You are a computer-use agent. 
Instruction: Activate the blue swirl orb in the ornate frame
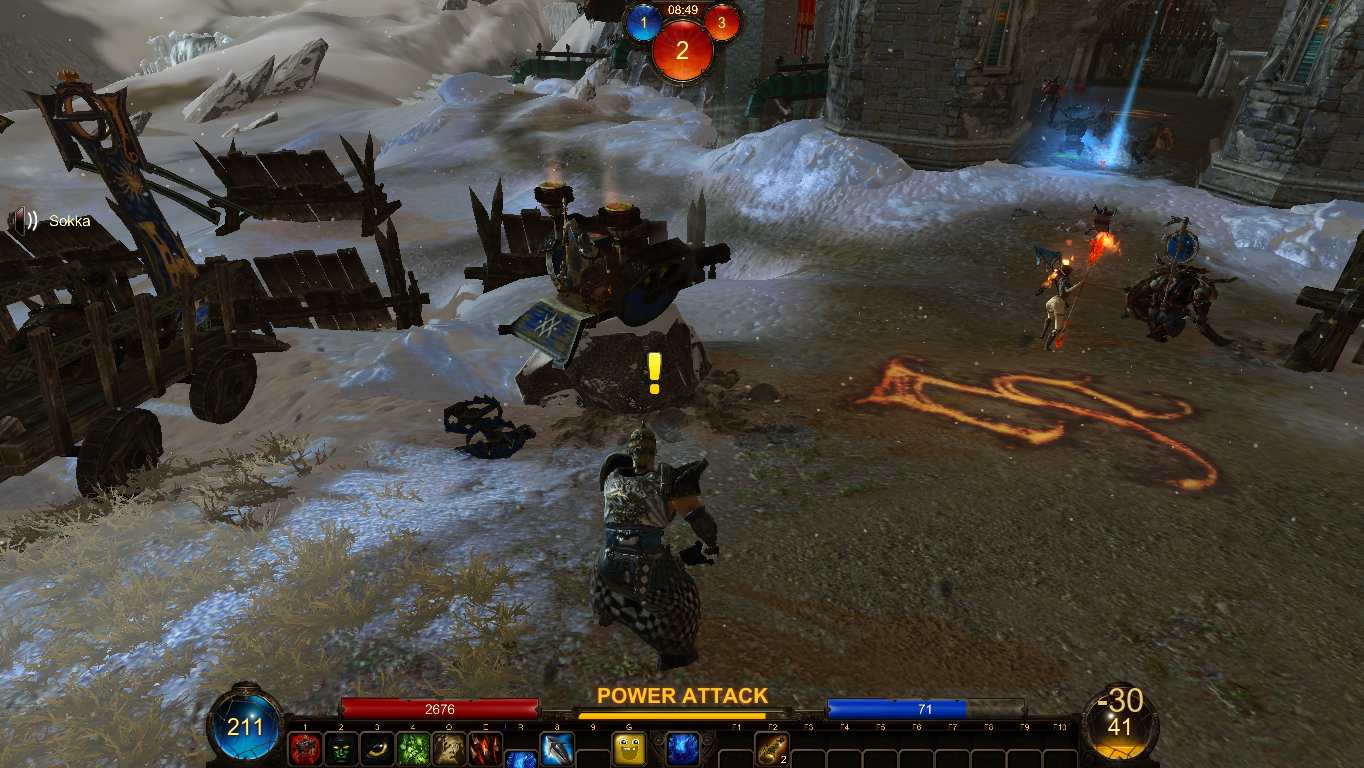(682, 749)
